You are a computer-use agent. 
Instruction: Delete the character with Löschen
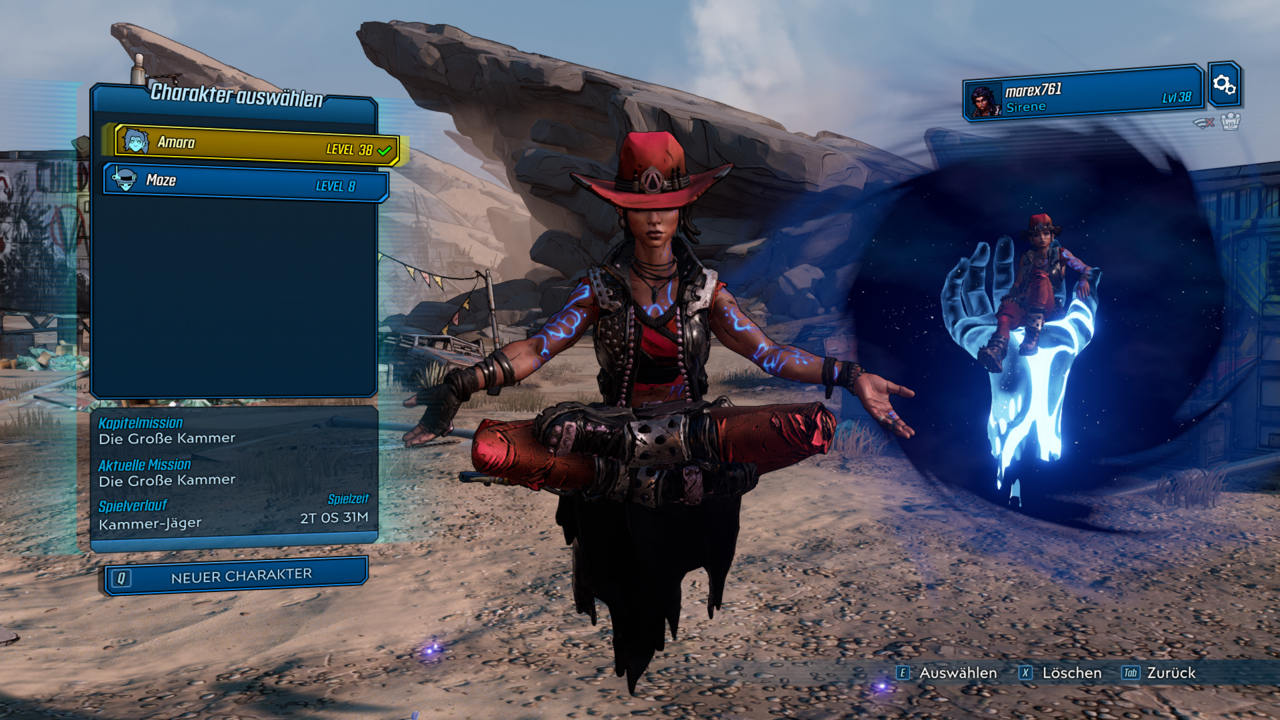(x=1061, y=673)
